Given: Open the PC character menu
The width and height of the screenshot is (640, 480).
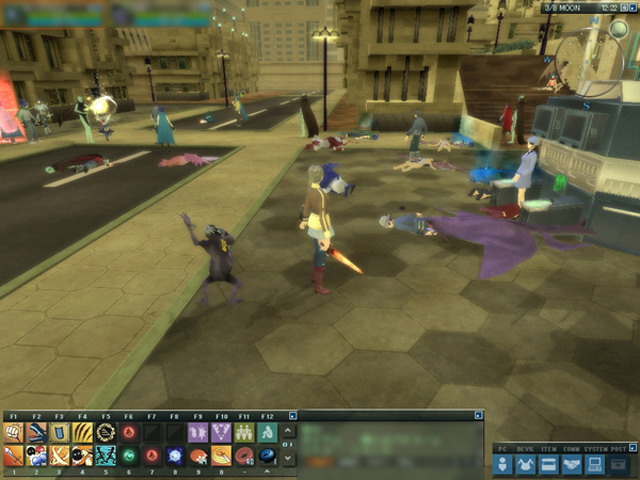Looking at the screenshot, I should pyautogui.click(x=504, y=465).
